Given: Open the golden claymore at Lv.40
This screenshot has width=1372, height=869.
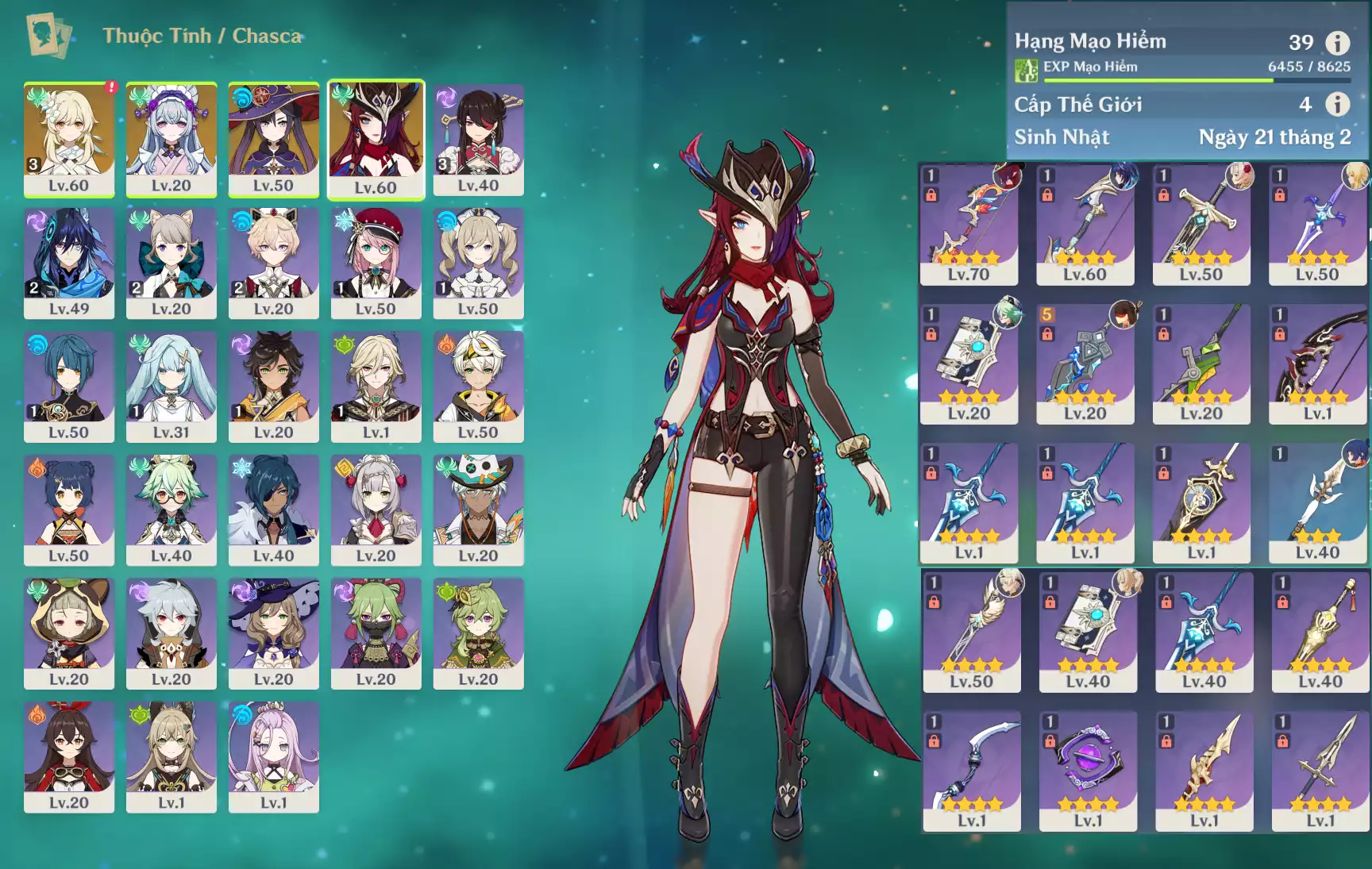Looking at the screenshot, I should 1320,632.
